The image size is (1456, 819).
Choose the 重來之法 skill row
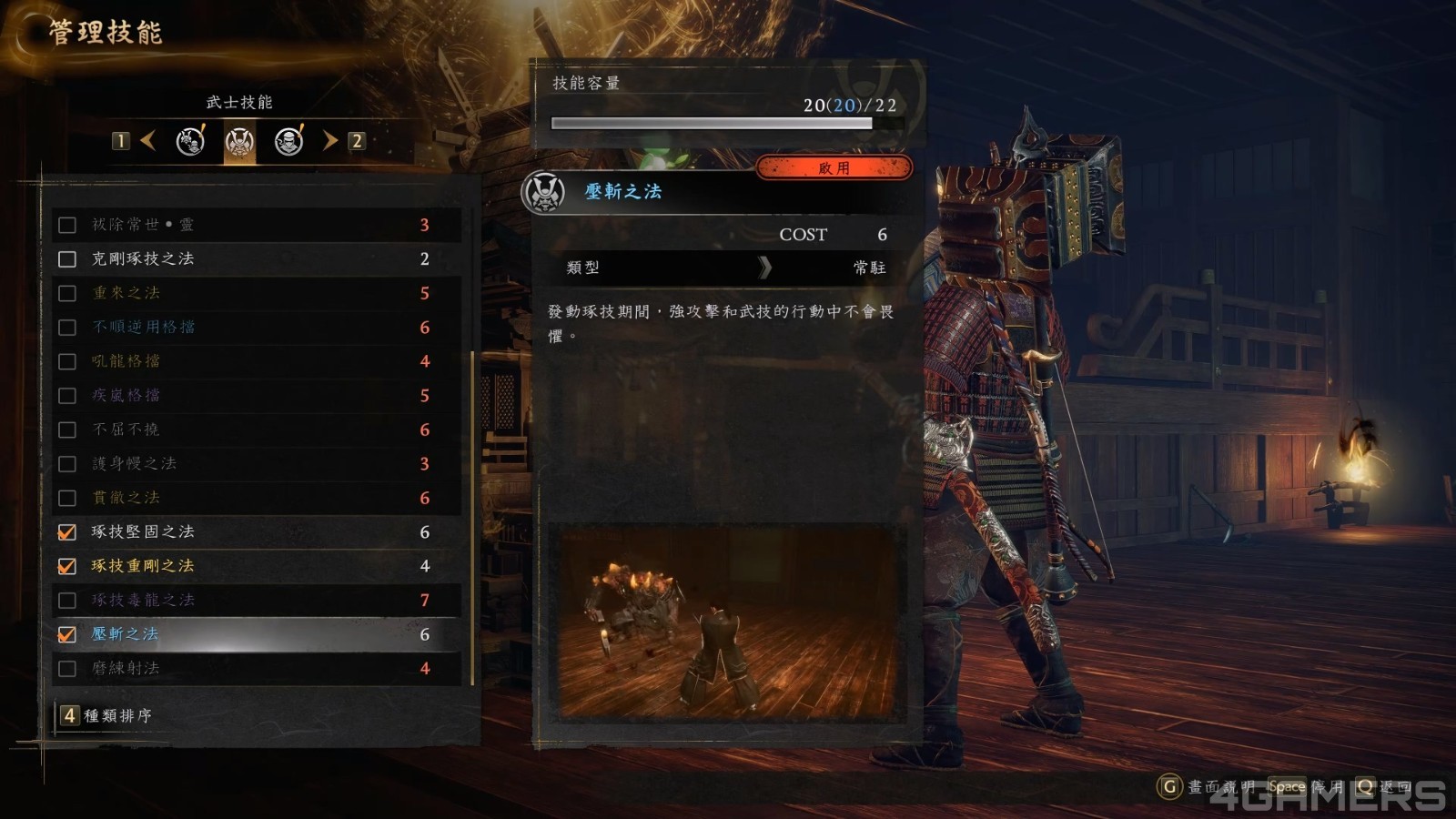pyautogui.click(x=126, y=293)
